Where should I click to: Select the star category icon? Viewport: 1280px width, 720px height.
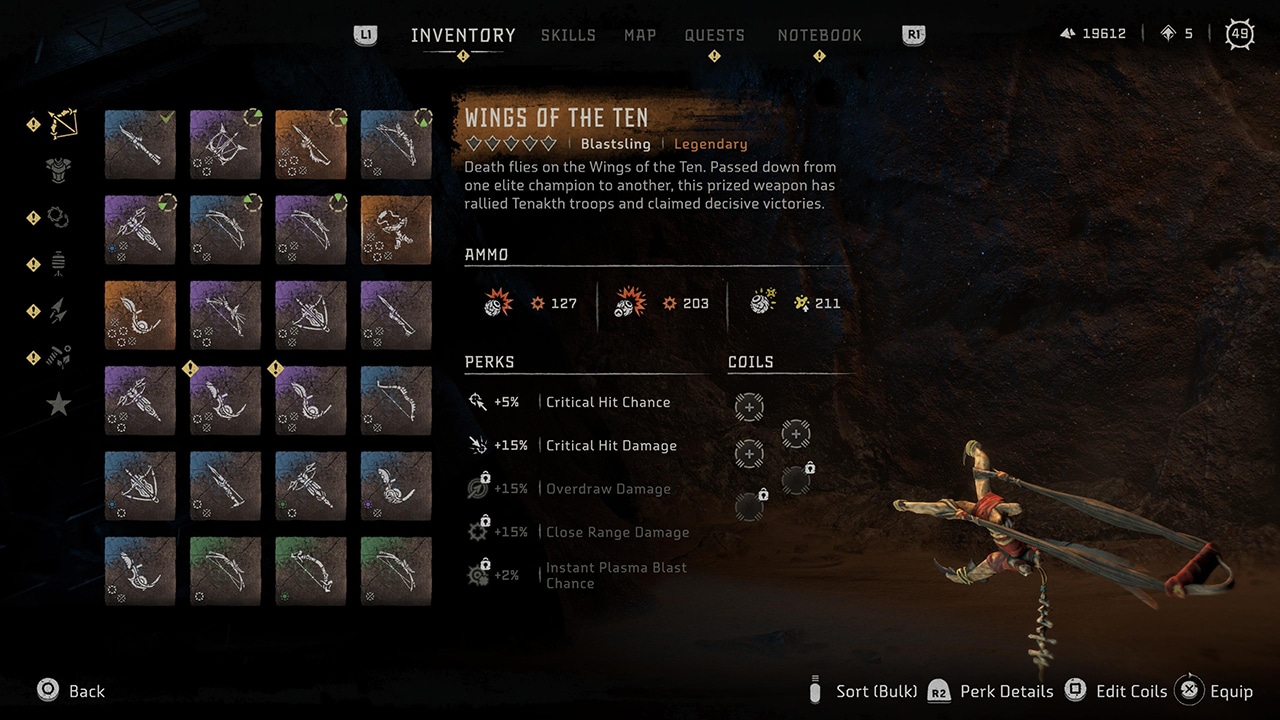coord(59,404)
